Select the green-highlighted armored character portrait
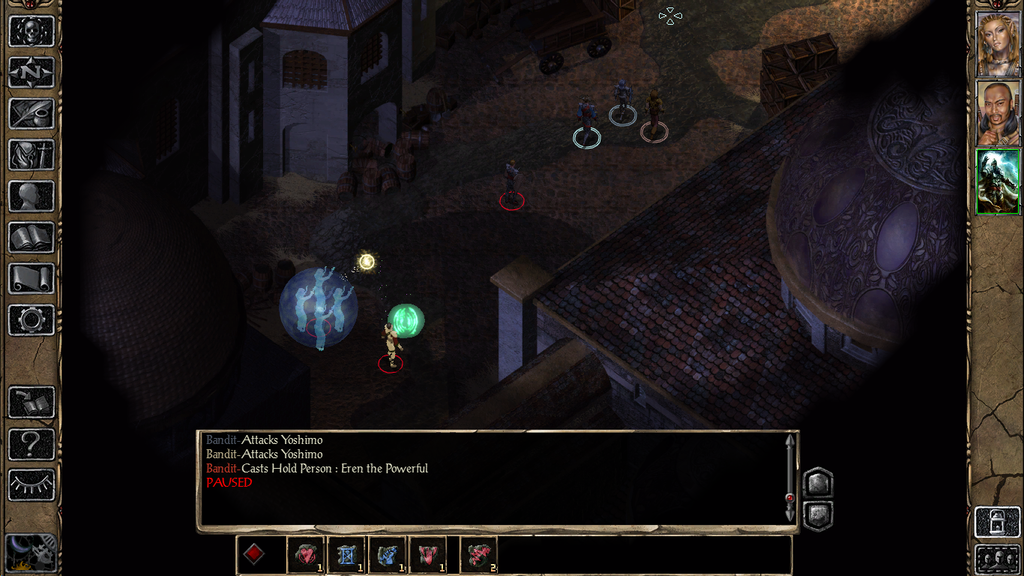Image resolution: width=1024 pixels, height=576 pixels. (997, 181)
